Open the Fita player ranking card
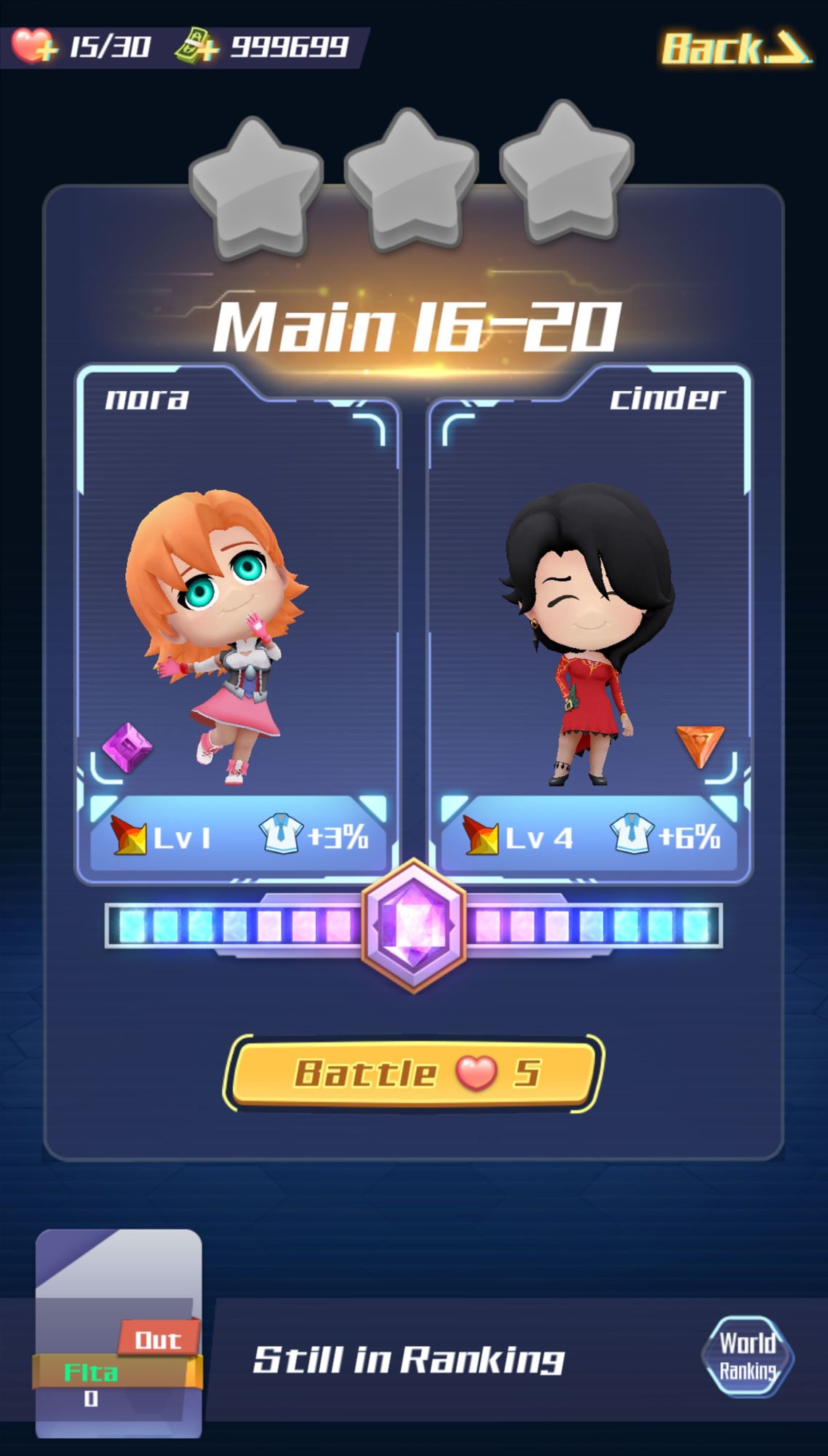This screenshot has height=1456, width=828. pyautogui.click(x=119, y=1332)
